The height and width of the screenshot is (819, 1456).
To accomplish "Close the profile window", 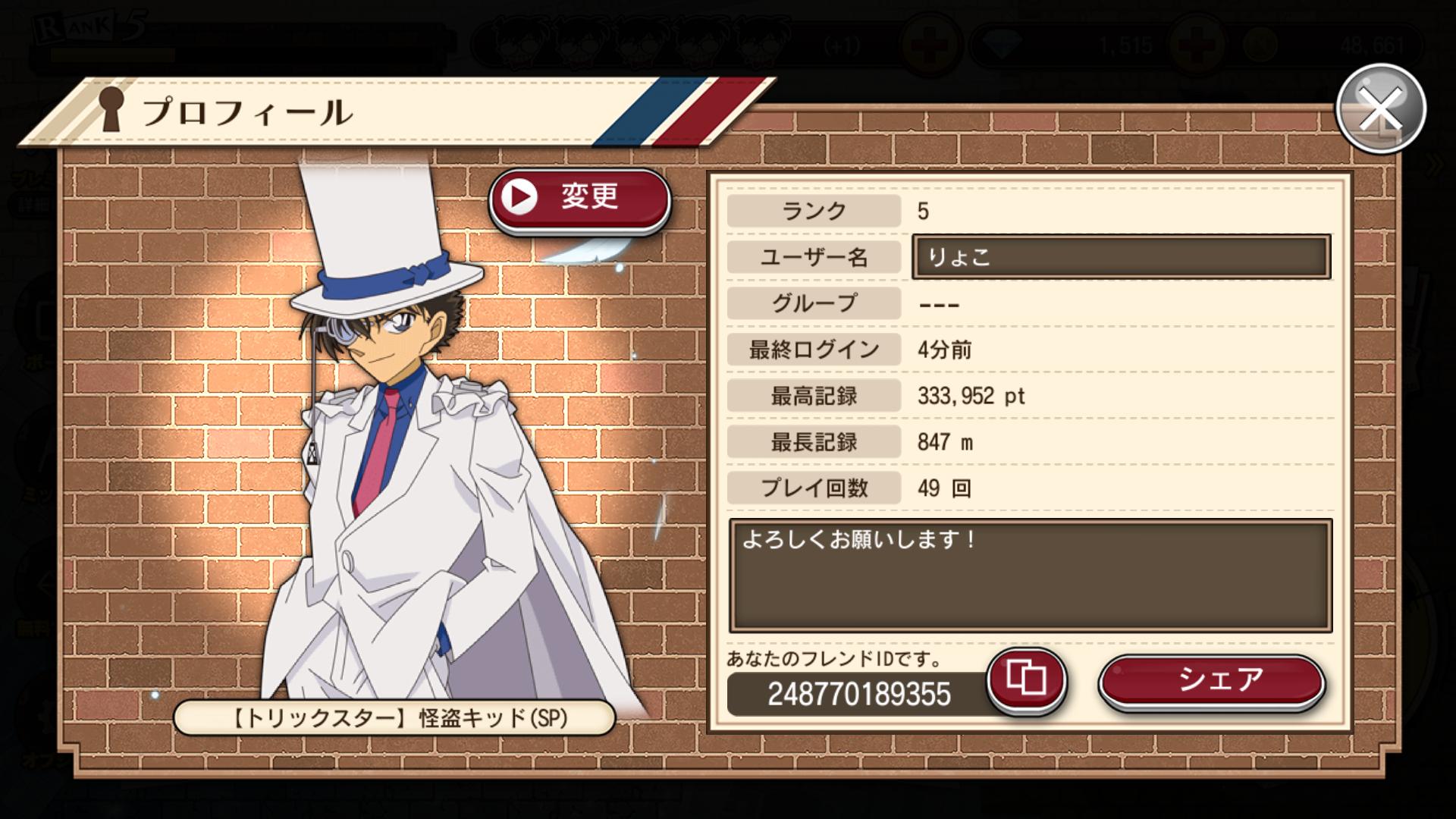I will (x=1380, y=109).
